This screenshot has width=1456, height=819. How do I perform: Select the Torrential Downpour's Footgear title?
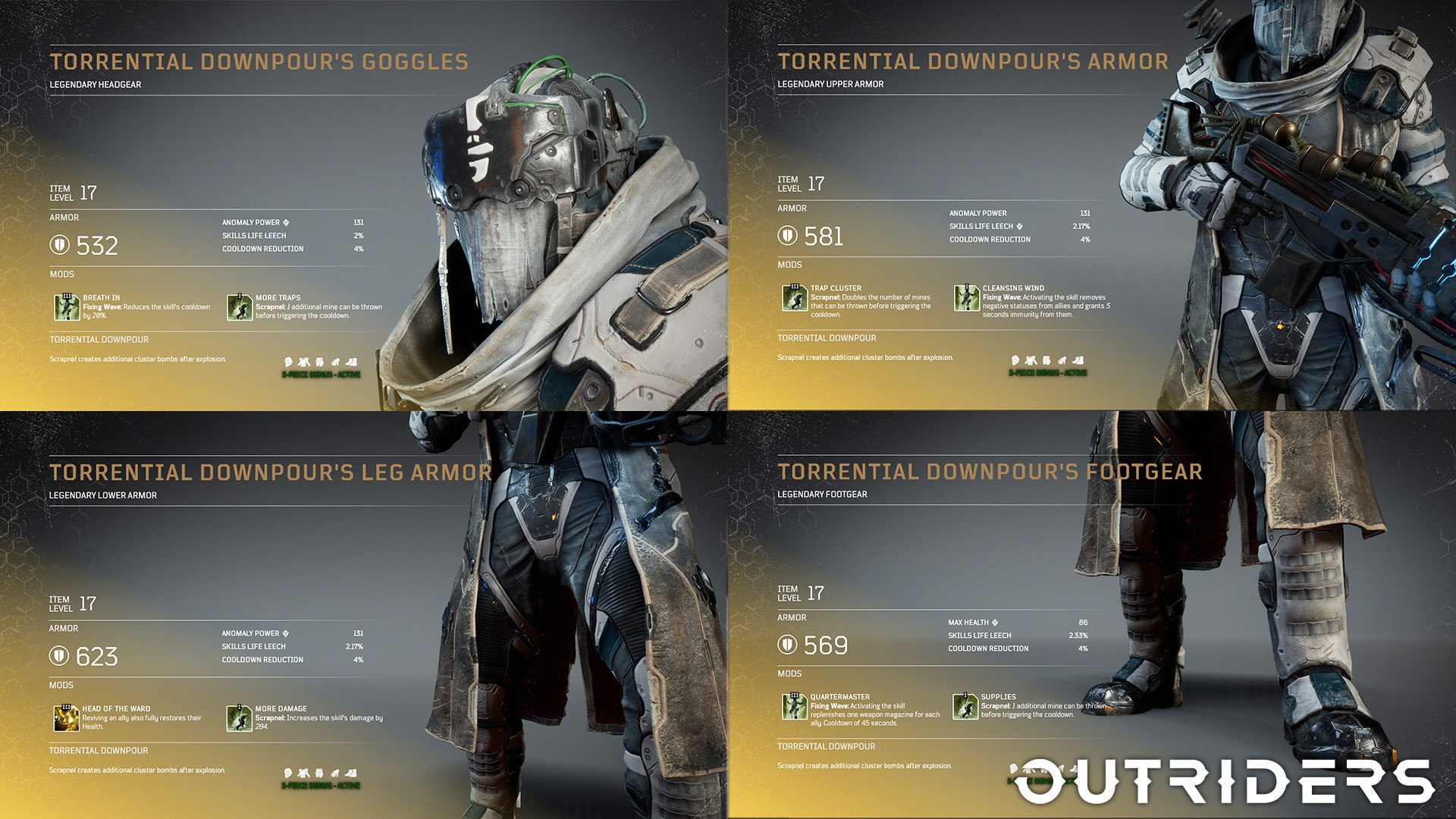coord(990,472)
